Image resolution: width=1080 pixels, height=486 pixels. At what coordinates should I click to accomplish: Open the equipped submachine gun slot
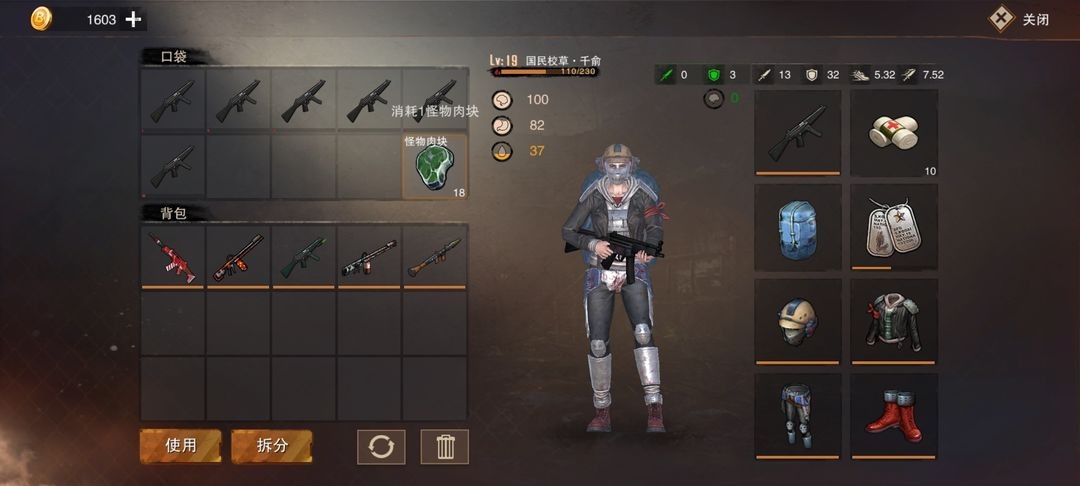click(796, 132)
